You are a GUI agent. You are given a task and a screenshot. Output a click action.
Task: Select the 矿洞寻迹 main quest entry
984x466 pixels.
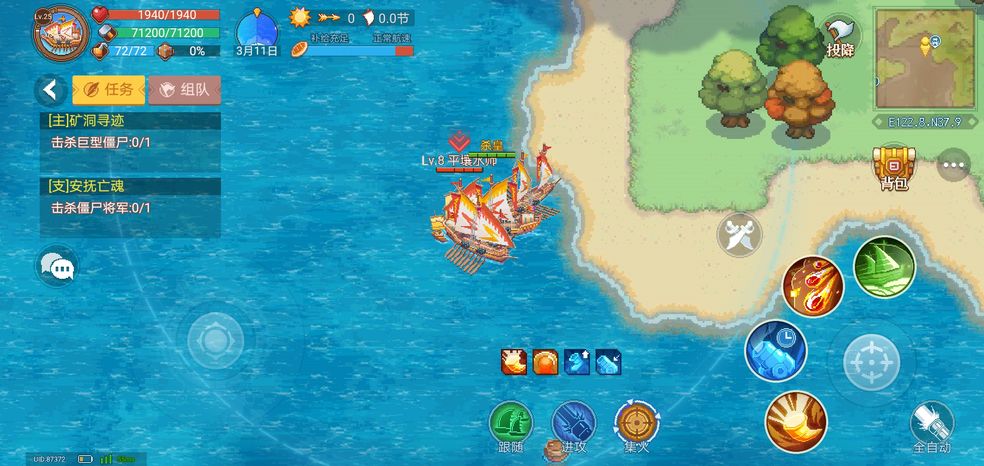point(130,132)
